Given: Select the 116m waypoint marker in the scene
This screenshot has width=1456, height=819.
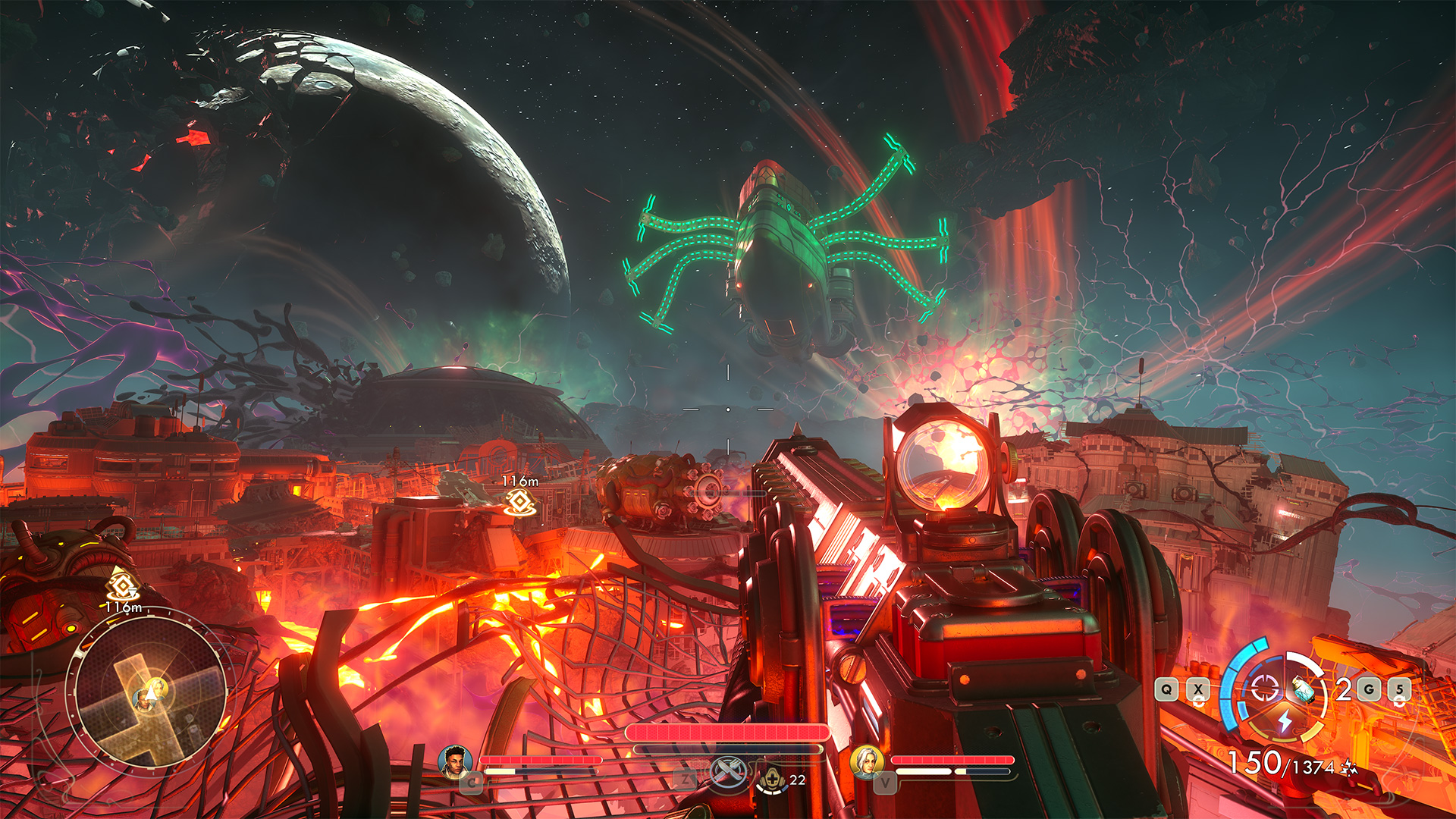Looking at the screenshot, I should tap(520, 501).
